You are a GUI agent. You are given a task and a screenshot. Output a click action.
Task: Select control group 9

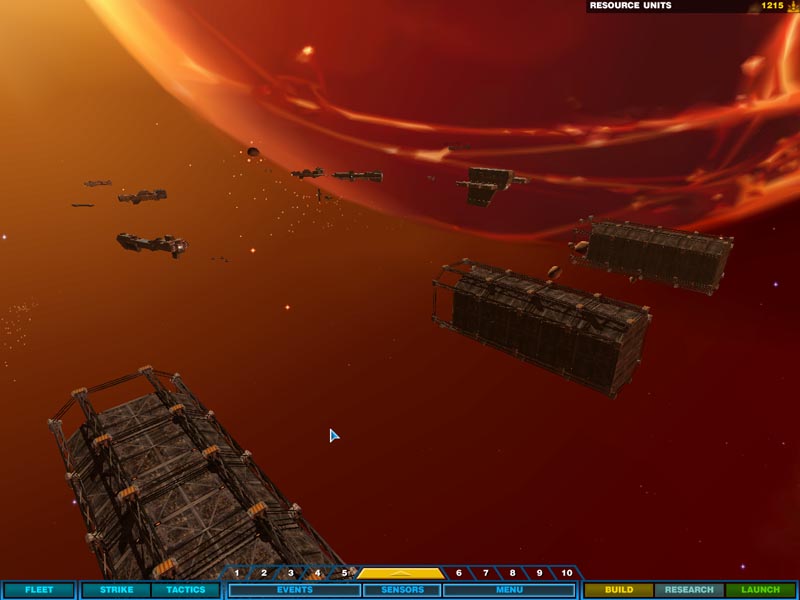(x=540, y=573)
